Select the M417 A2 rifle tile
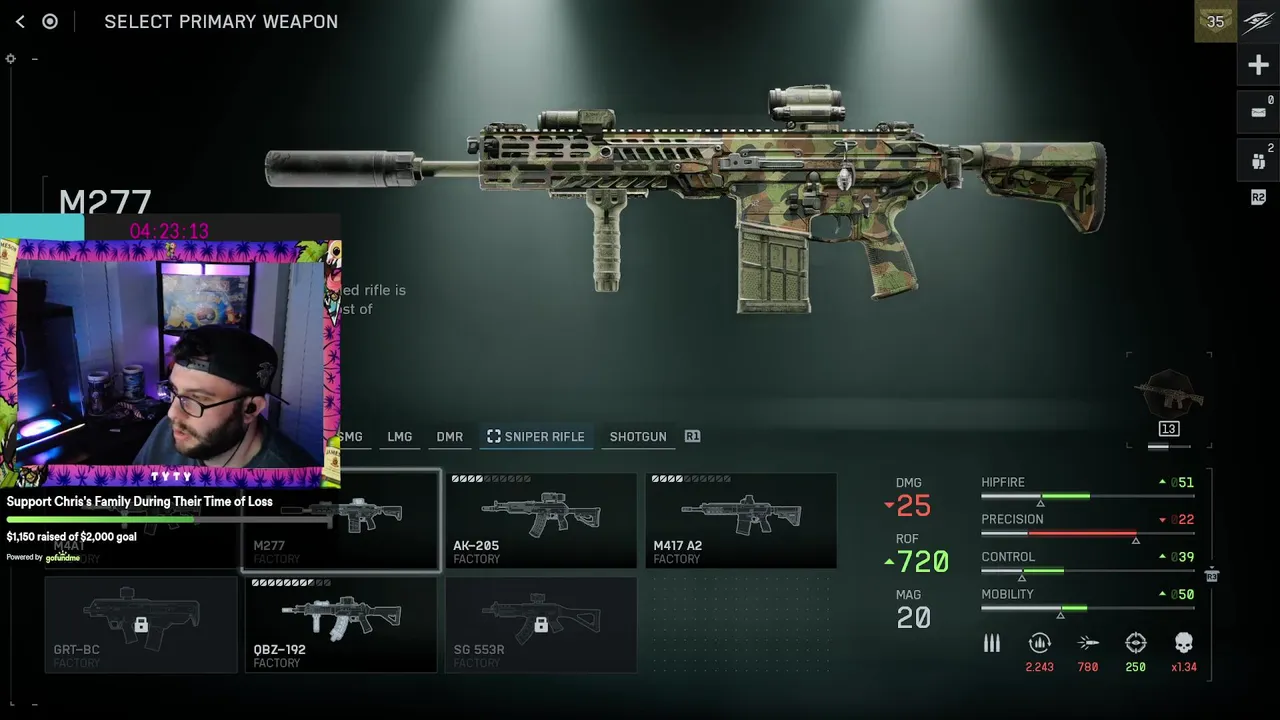Viewport: 1280px width, 720px height. click(741, 521)
